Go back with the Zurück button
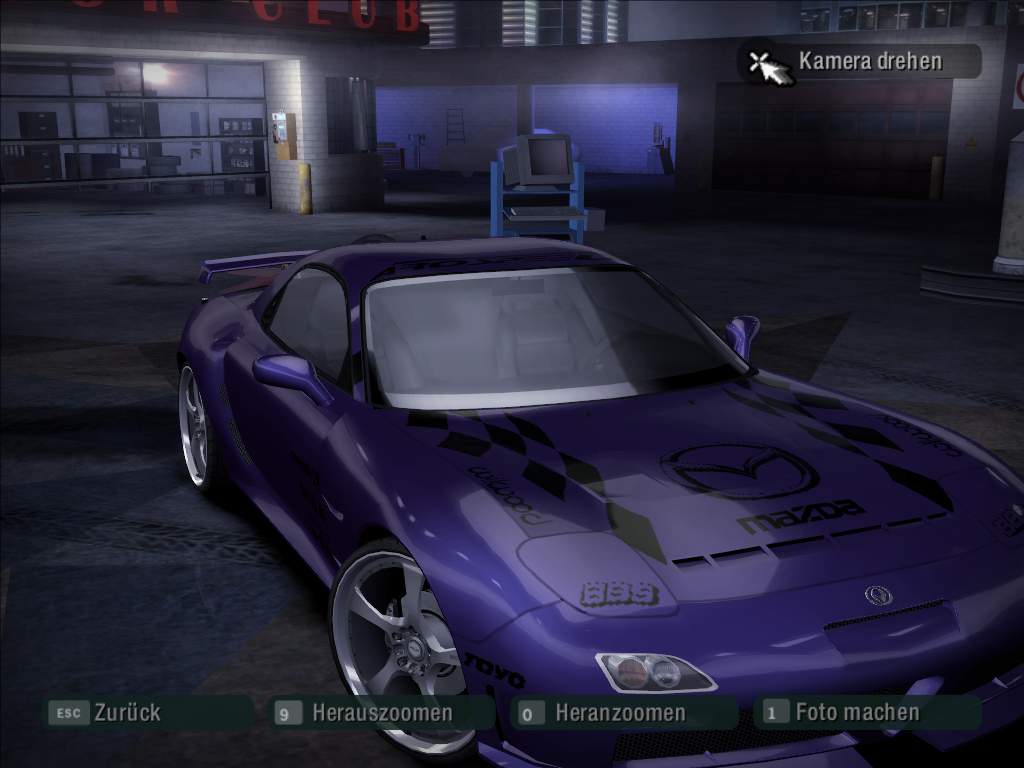Viewport: 1024px width, 768px height. click(126, 713)
